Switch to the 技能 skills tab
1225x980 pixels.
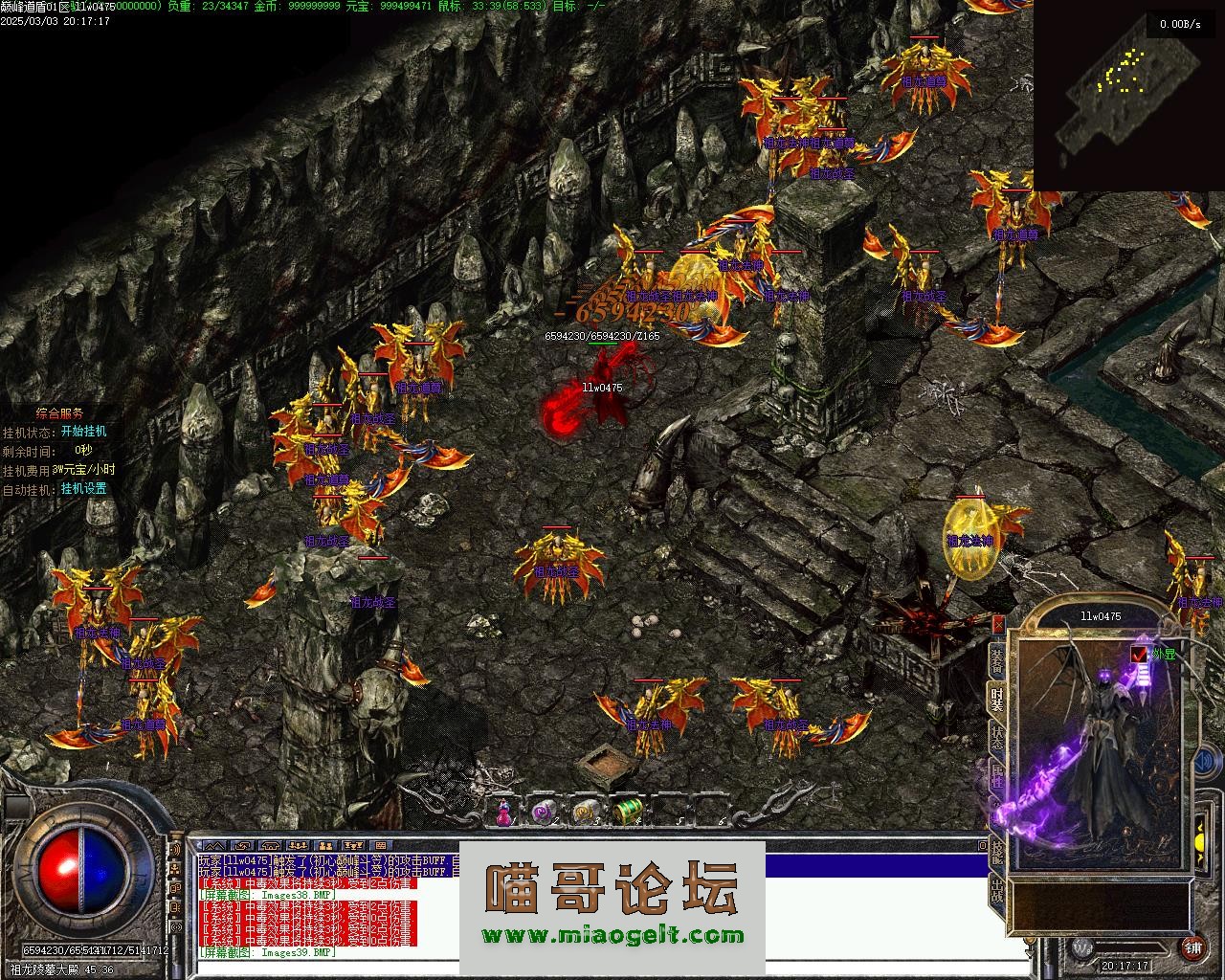click(997, 851)
